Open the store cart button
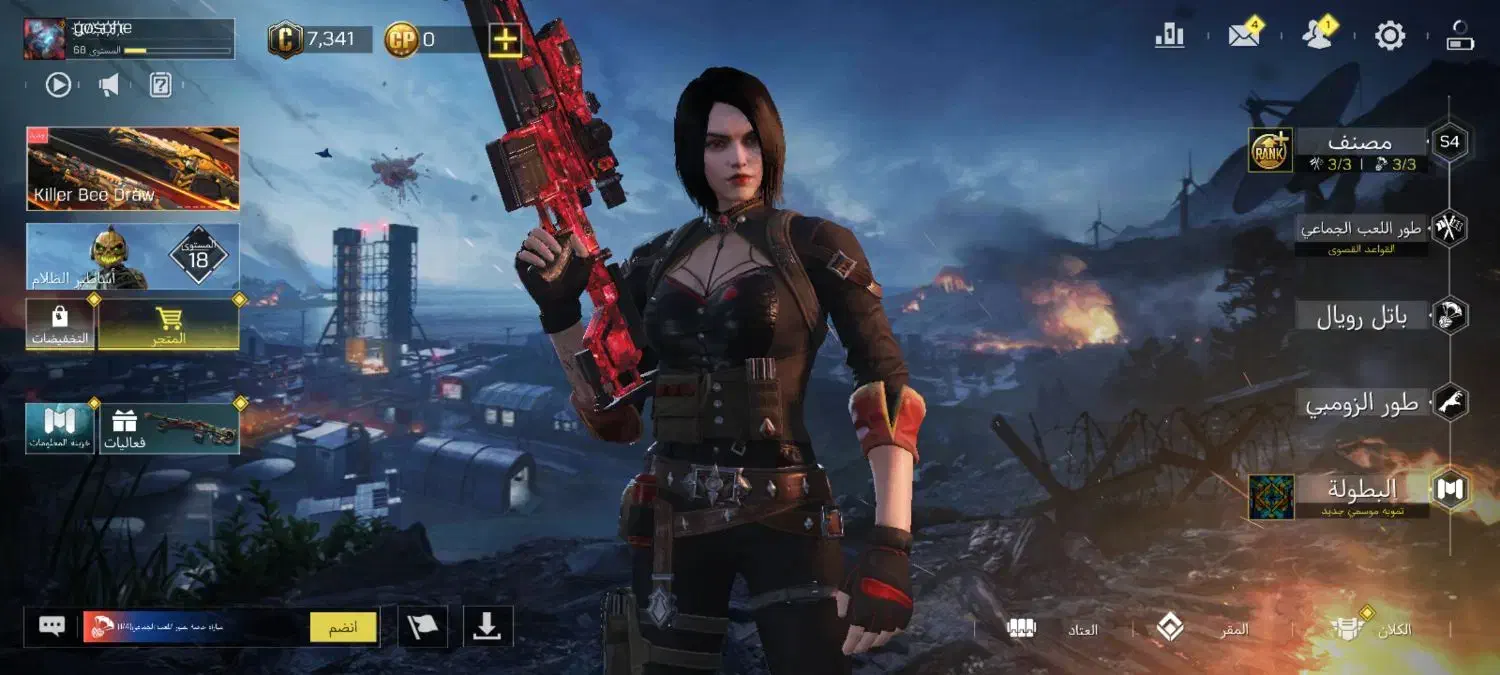 pos(168,325)
